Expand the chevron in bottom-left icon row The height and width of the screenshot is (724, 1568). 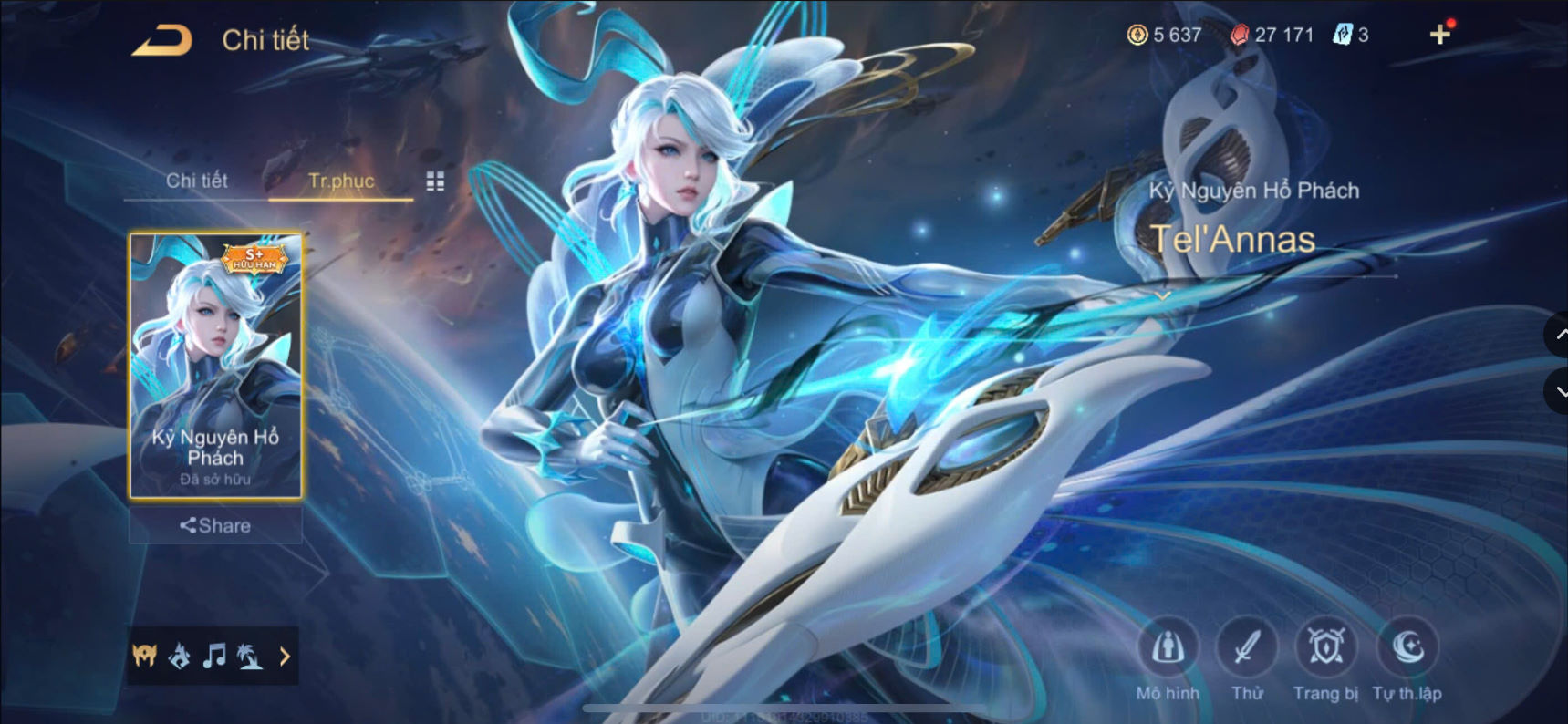click(284, 656)
